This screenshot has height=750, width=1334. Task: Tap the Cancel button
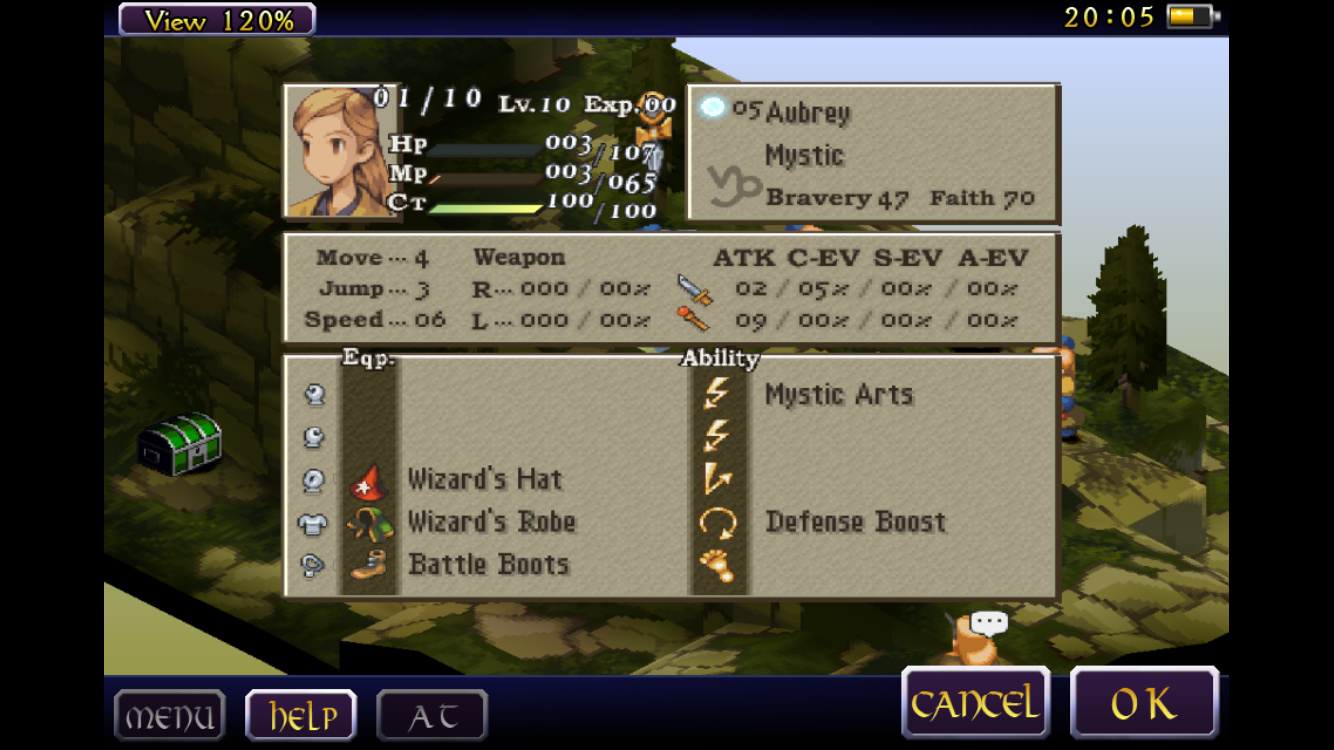975,704
